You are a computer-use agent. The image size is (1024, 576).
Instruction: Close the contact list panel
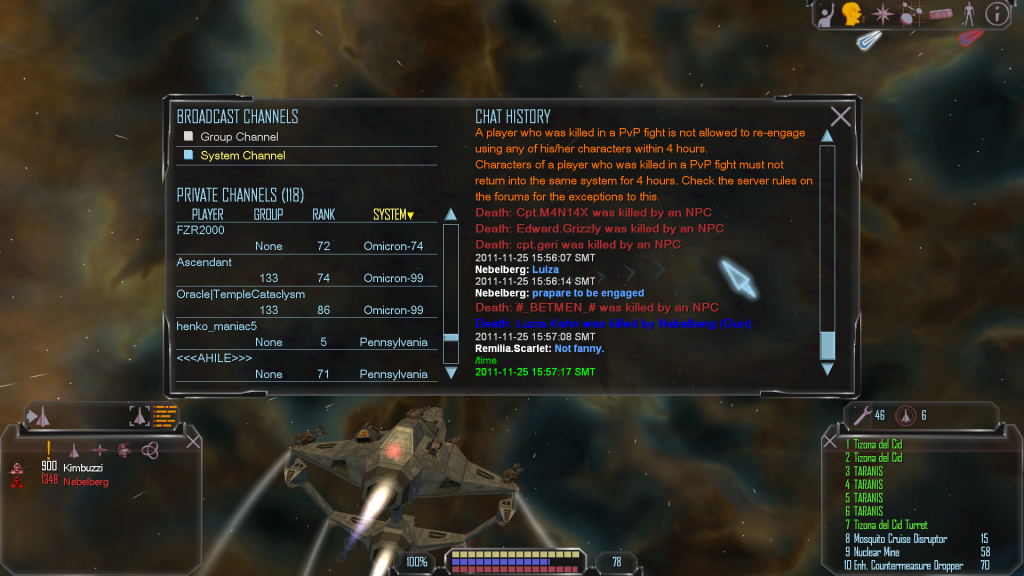(x=194, y=441)
